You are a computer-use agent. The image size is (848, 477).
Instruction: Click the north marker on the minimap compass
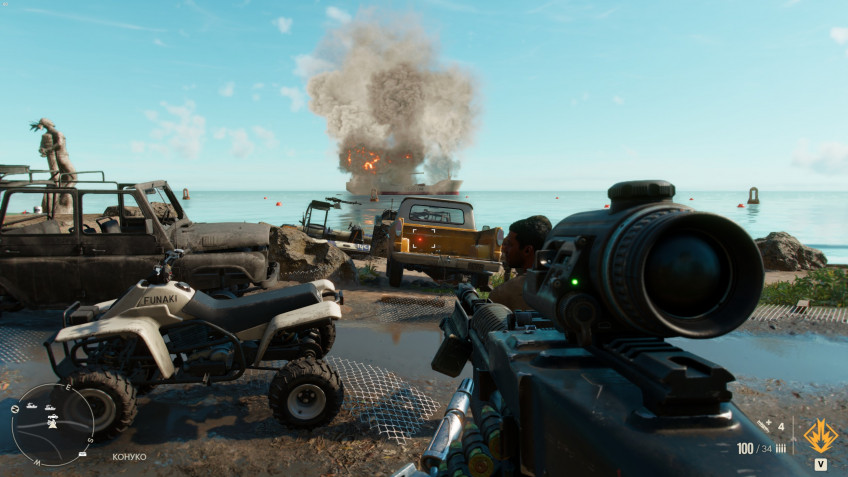tap(13, 409)
